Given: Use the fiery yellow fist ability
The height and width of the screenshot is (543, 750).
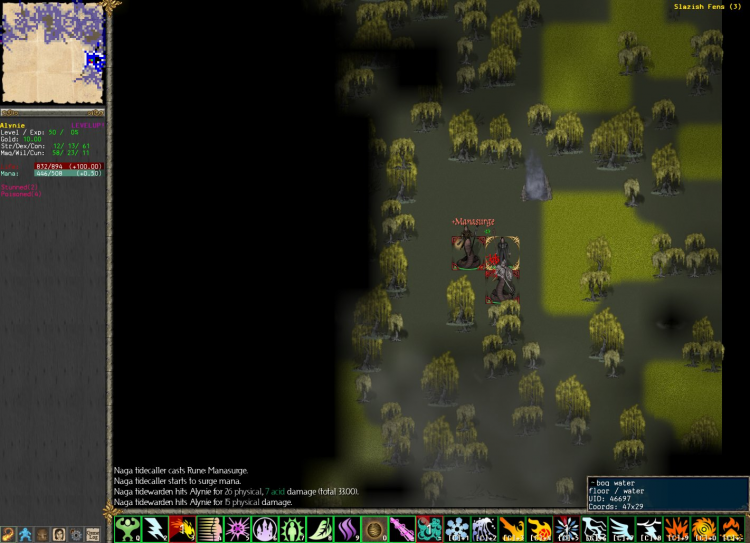Looking at the screenshot, I should pyautogui.click(x=182, y=529).
